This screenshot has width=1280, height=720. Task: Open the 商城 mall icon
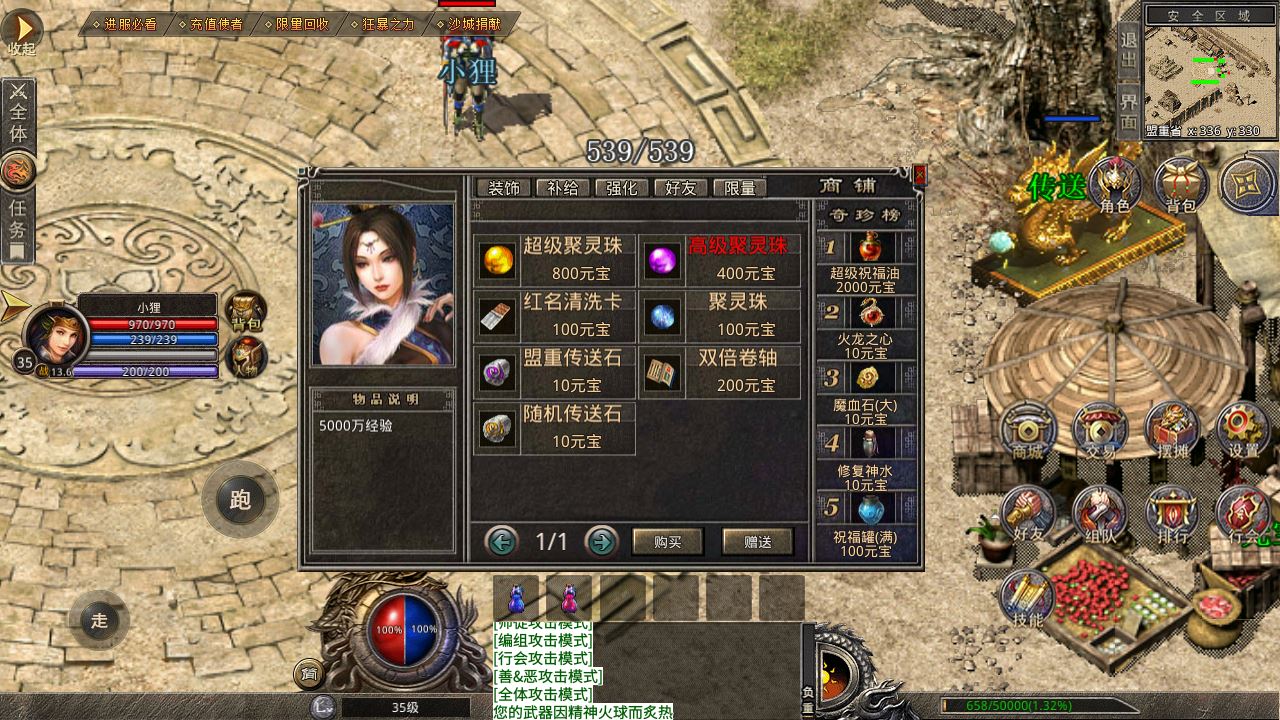[x=1028, y=432]
